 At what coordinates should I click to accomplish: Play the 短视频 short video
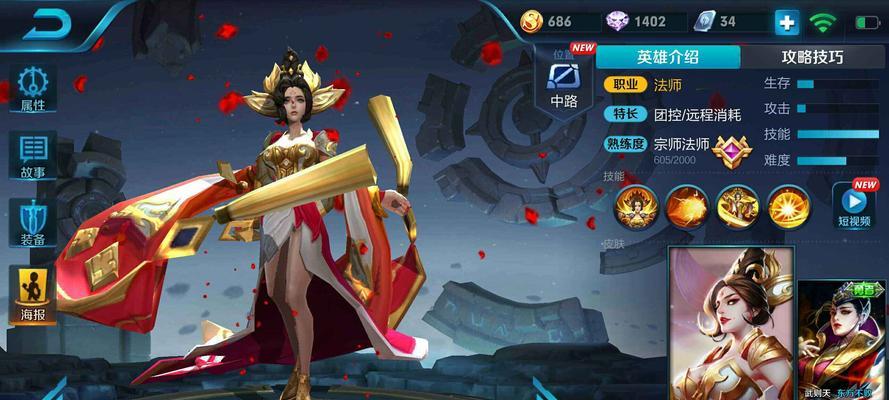tap(855, 204)
